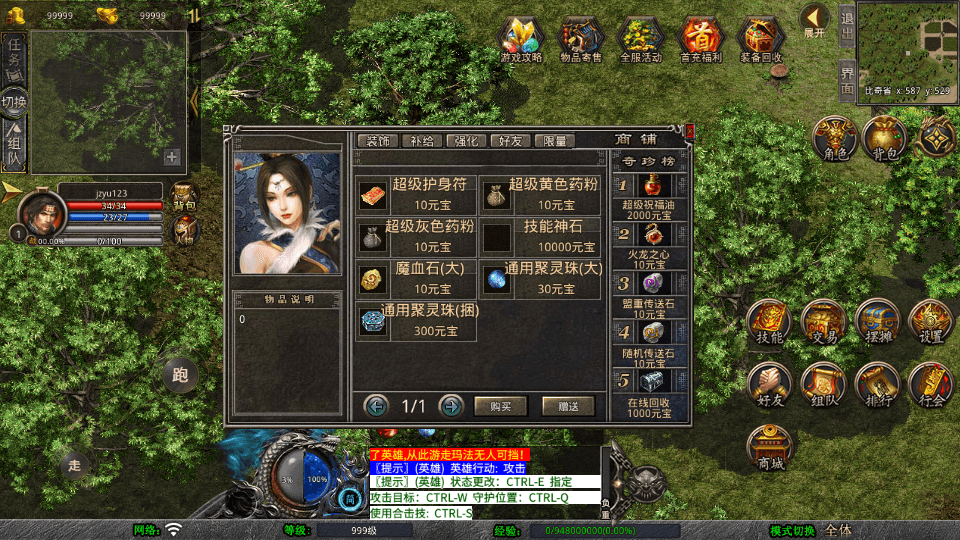
Task: Select 超级祝福油 in the rare list
Action: (x=649, y=195)
